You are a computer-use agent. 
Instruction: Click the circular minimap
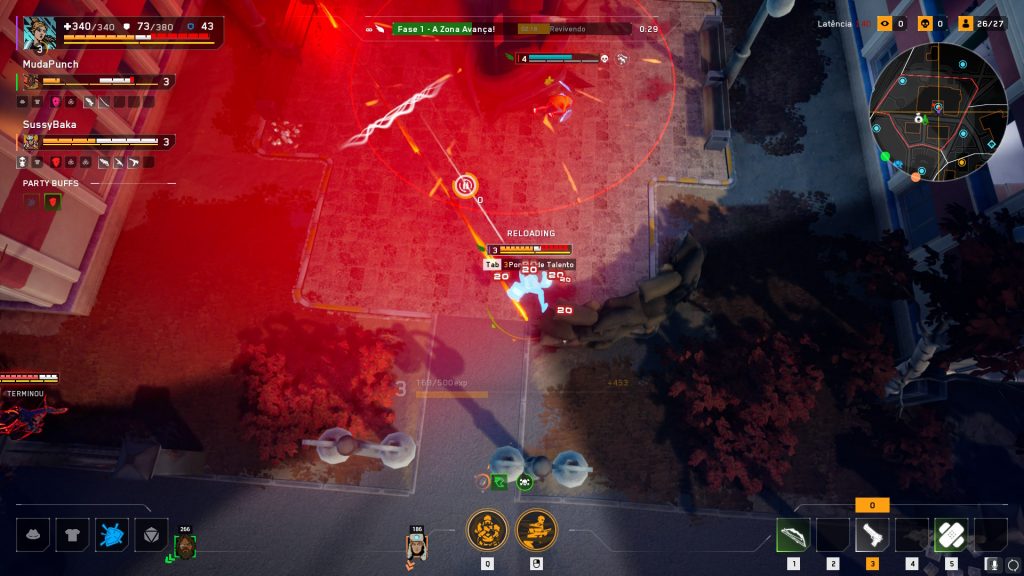937,112
